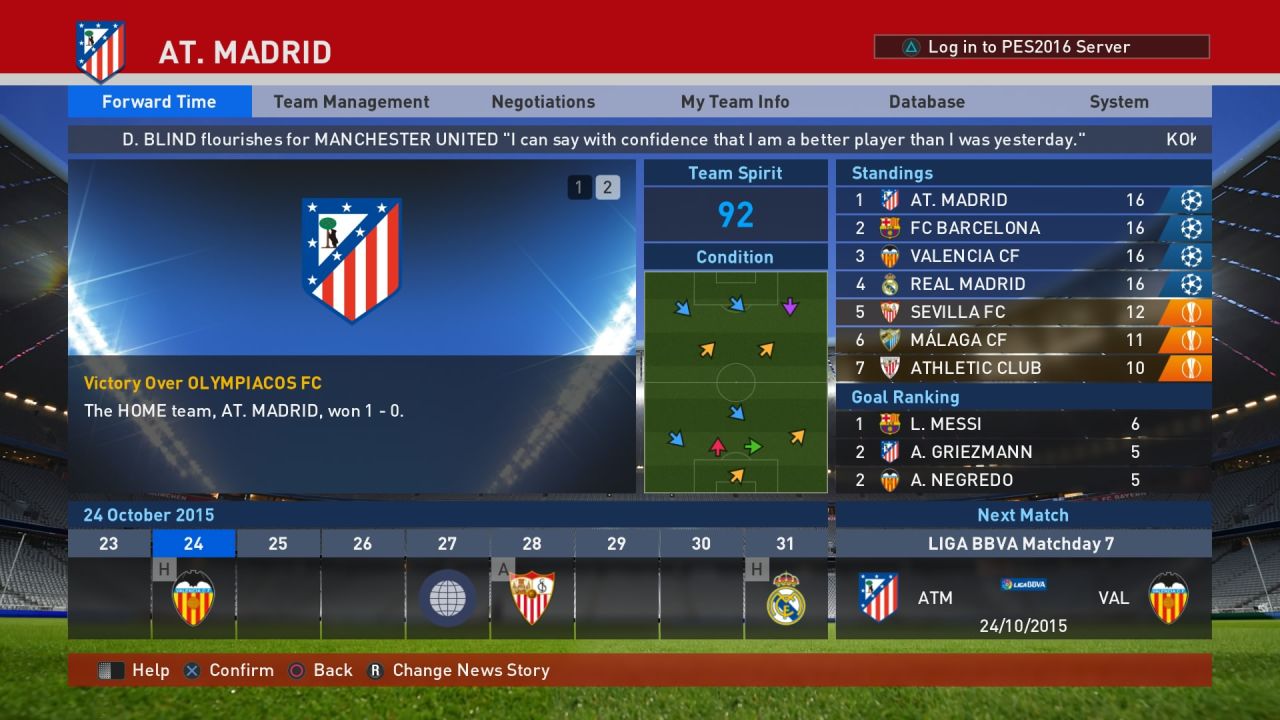Click the Barcelona crest beside L. MESSI
Screen dimensions: 1280x720
point(889,424)
